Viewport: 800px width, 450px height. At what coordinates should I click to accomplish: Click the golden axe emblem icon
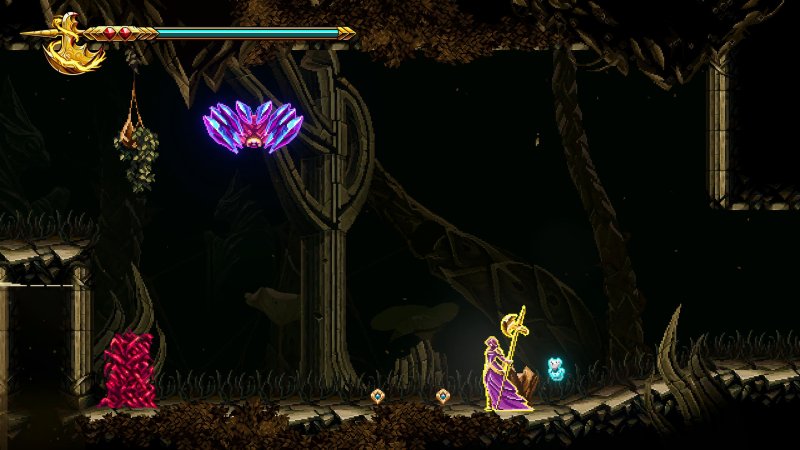click(x=73, y=45)
